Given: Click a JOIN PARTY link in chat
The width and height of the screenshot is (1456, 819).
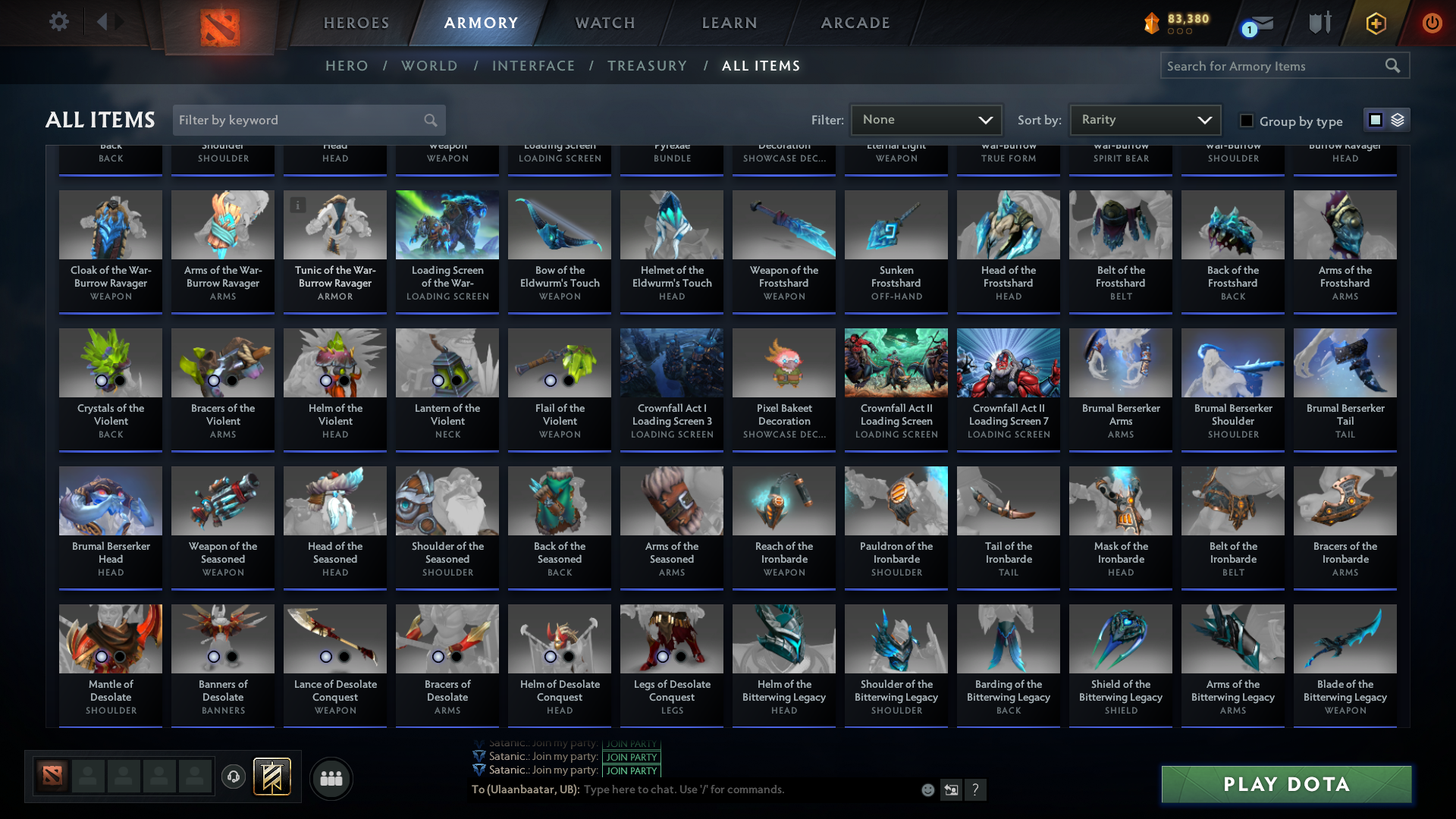Looking at the screenshot, I should click(631, 757).
